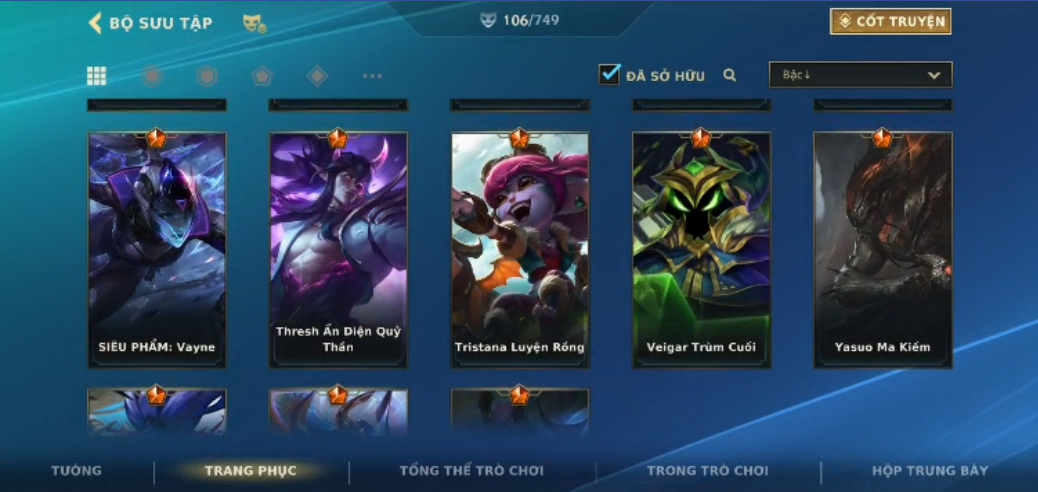The height and width of the screenshot is (492, 1038).
Task: Select Thresh Ấn Diện Quỷ Thần skin
Action: 338,250
